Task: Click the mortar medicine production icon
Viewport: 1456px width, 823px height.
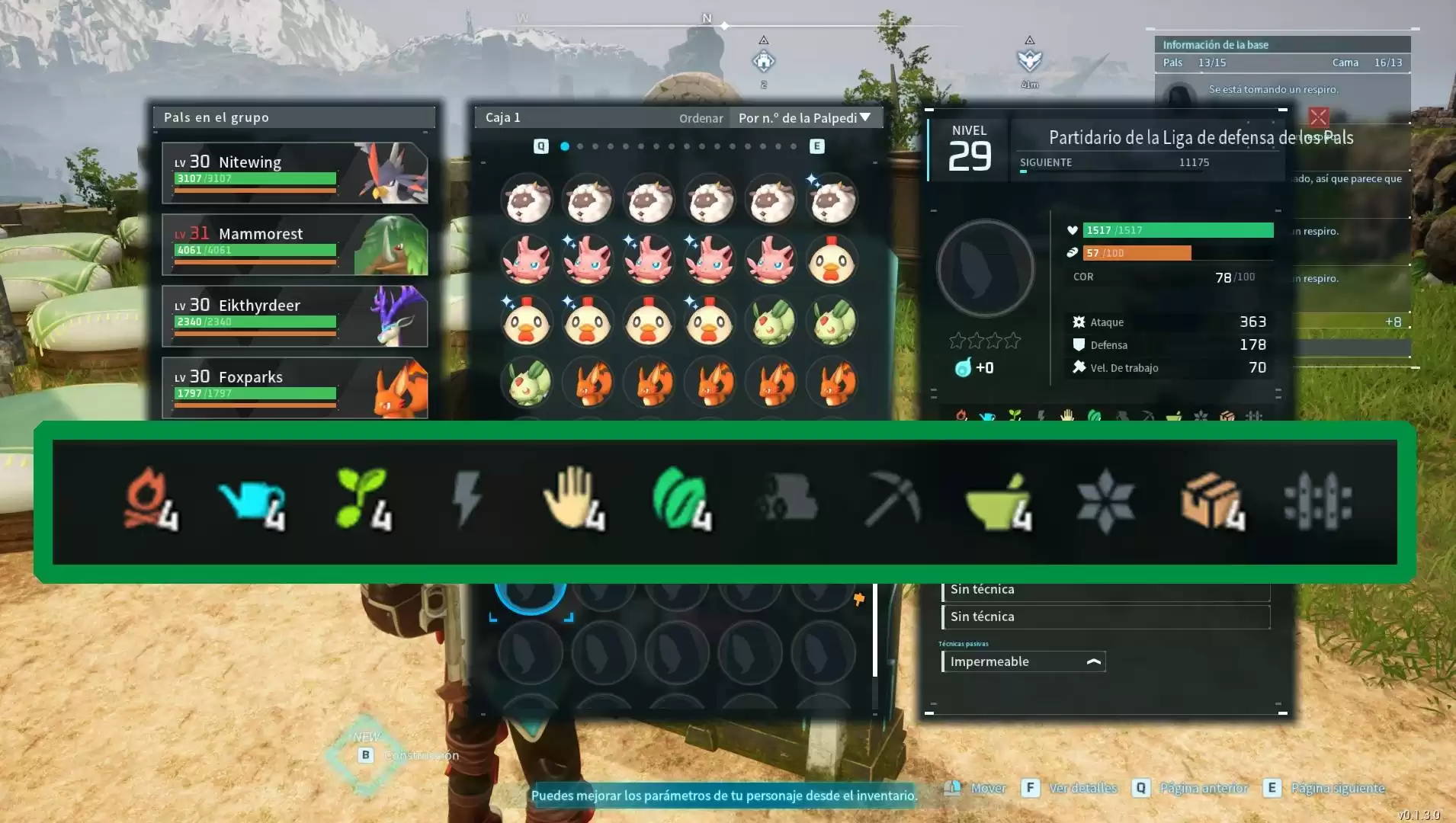Action: click(x=999, y=503)
